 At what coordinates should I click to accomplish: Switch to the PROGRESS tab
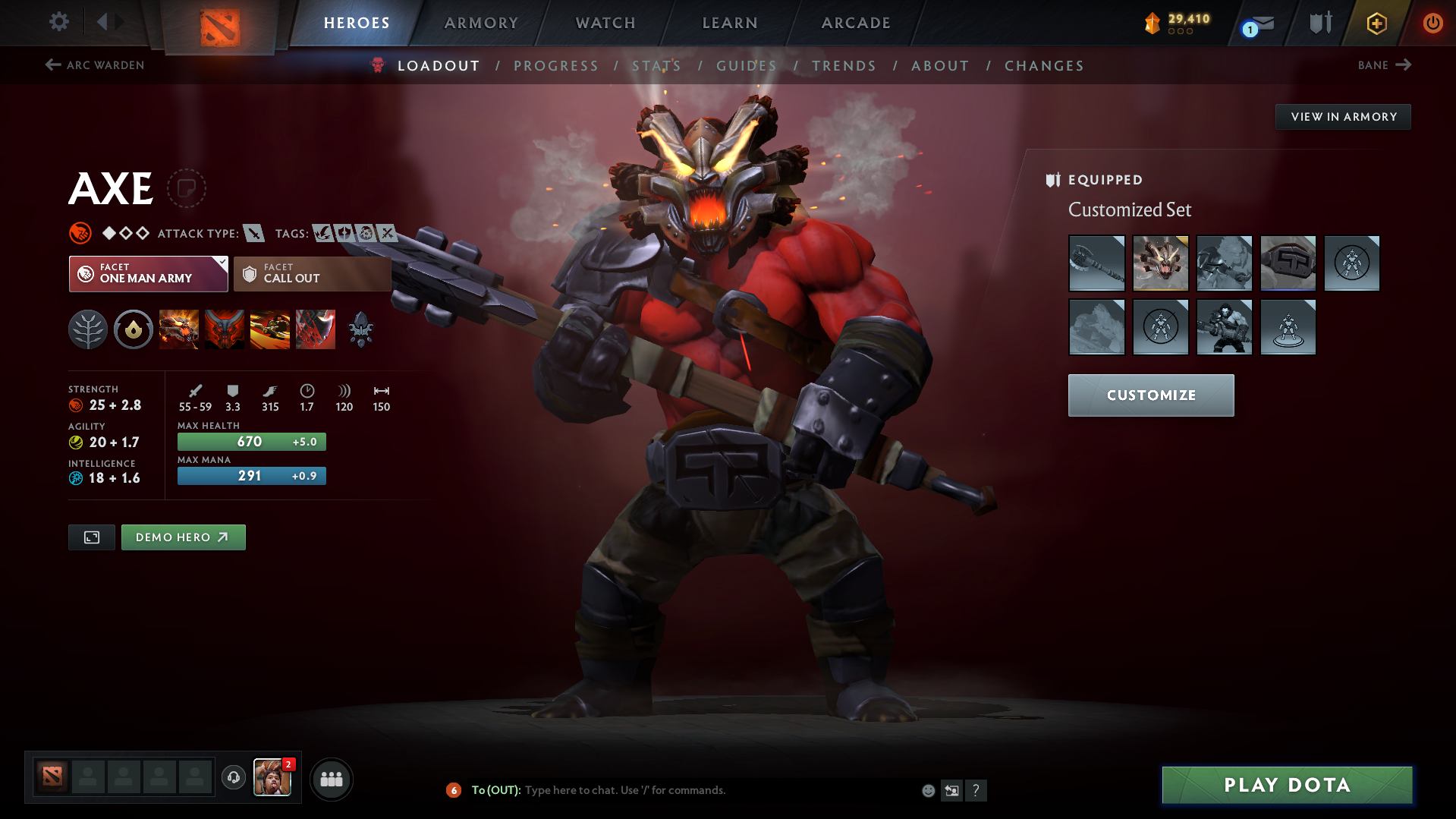pyautogui.click(x=556, y=65)
